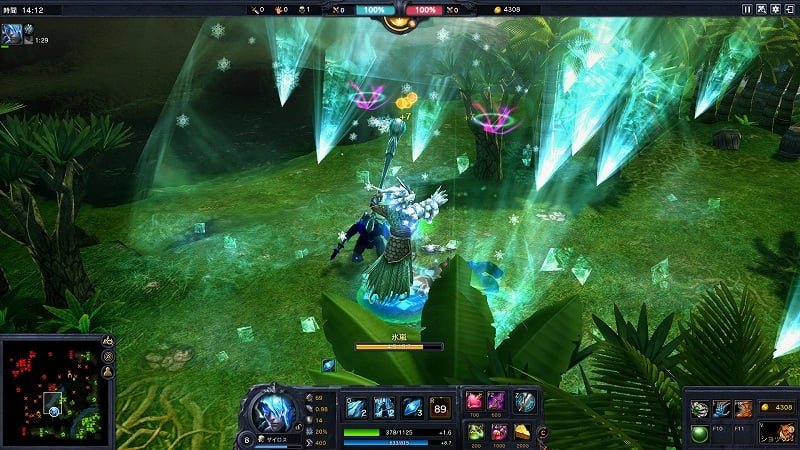Viewport: 800px width, 450px height.
Task: Select the green-gem claw inventory item
Action: tap(700, 408)
